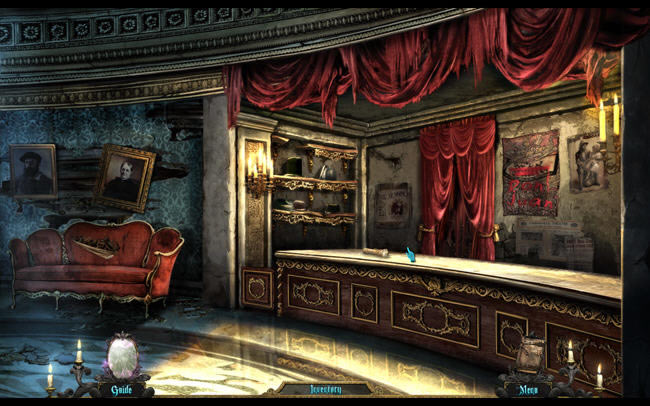Click the glowing mirror above Guide
Image resolution: width=650 pixels, height=406 pixels.
[123, 356]
